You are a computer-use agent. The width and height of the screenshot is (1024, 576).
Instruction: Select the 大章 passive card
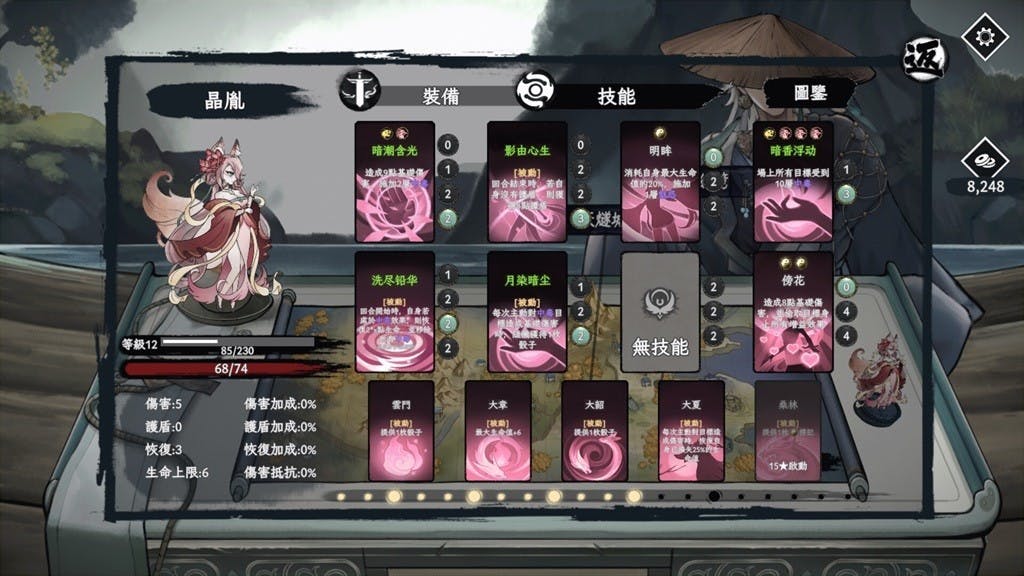pyautogui.click(x=498, y=430)
